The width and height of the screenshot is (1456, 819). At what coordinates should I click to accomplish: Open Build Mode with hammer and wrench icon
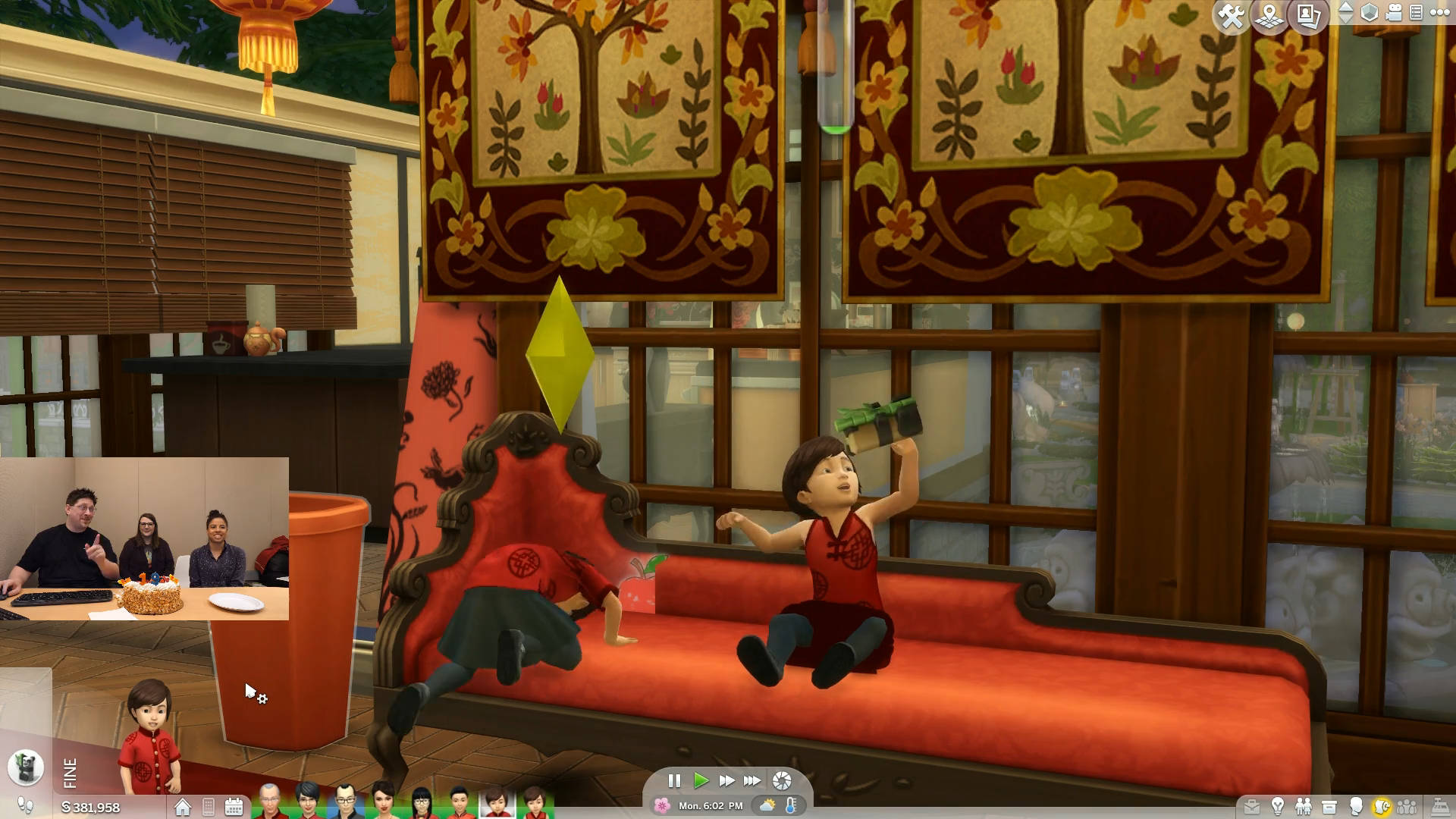pyautogui.click(x=1232, y=16)
